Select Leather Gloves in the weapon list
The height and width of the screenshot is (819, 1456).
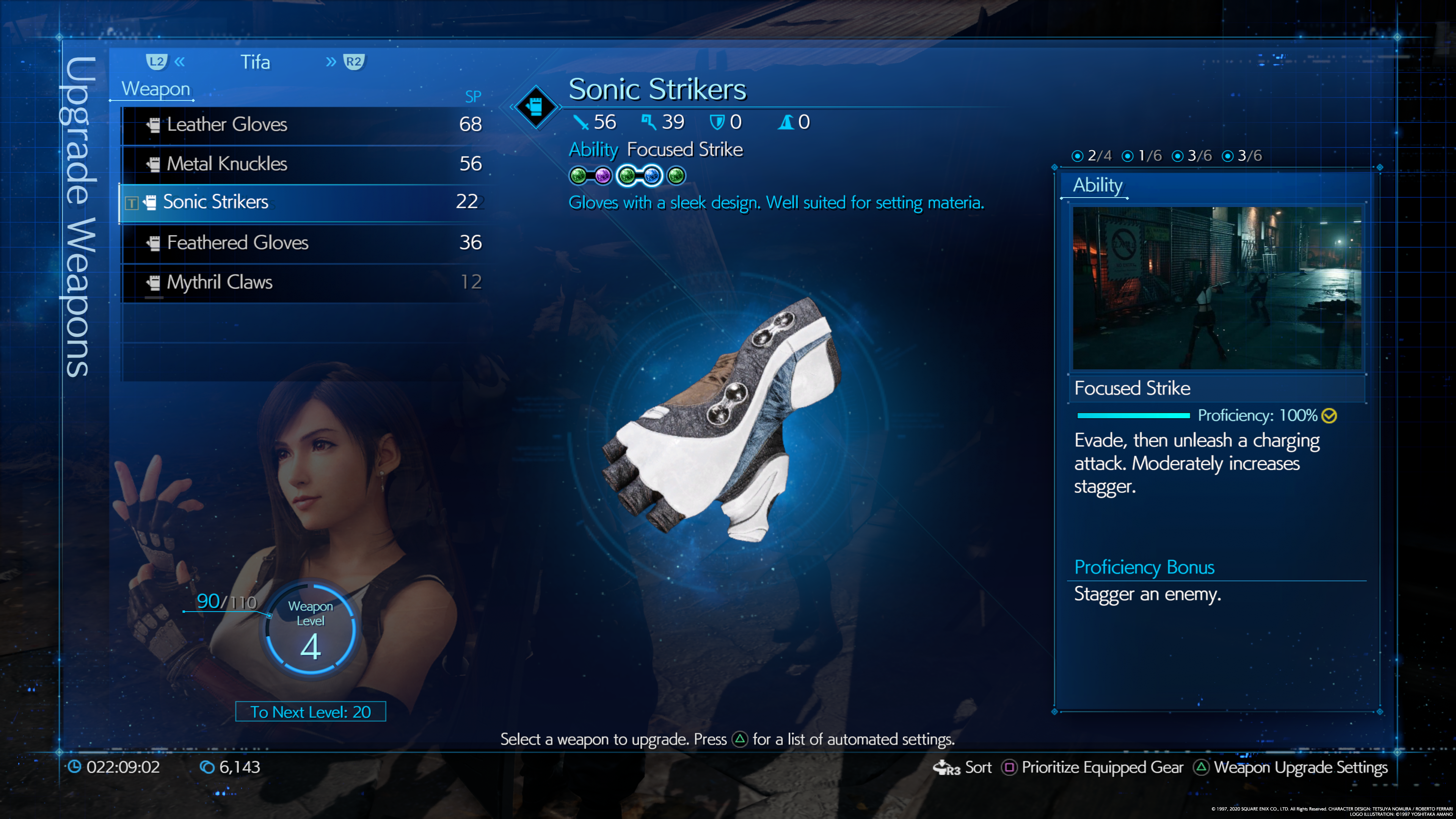pyautogui.click(x=305, y=124)
